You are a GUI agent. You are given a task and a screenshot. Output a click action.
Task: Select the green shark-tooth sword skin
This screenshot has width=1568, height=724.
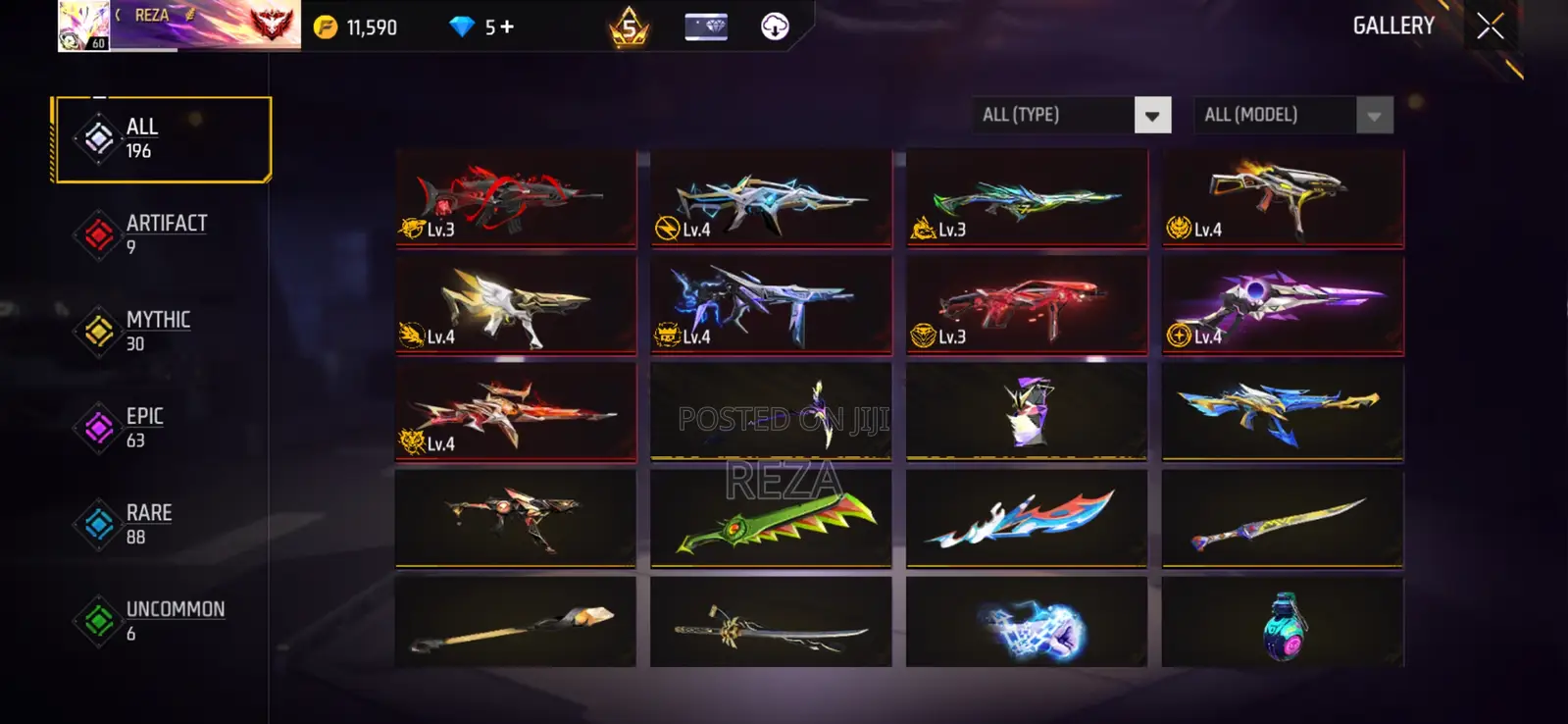(771, 520)
